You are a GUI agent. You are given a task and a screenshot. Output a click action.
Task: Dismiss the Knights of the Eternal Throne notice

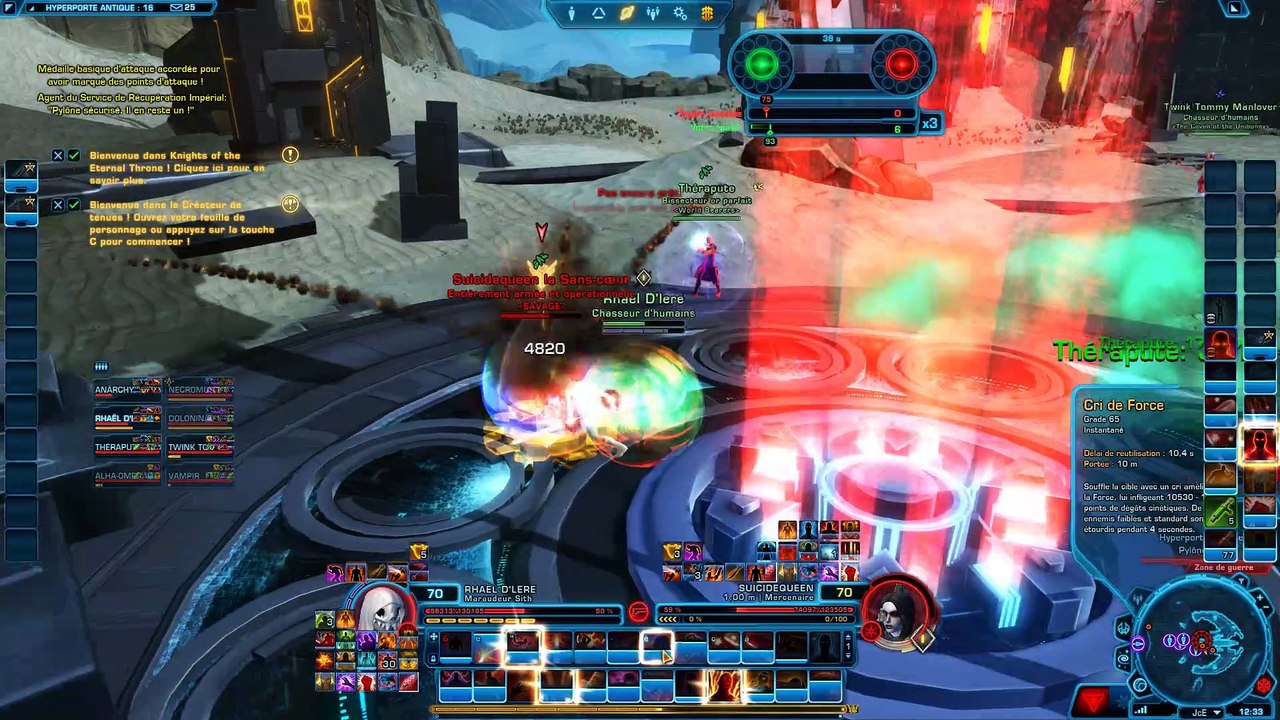58,156
